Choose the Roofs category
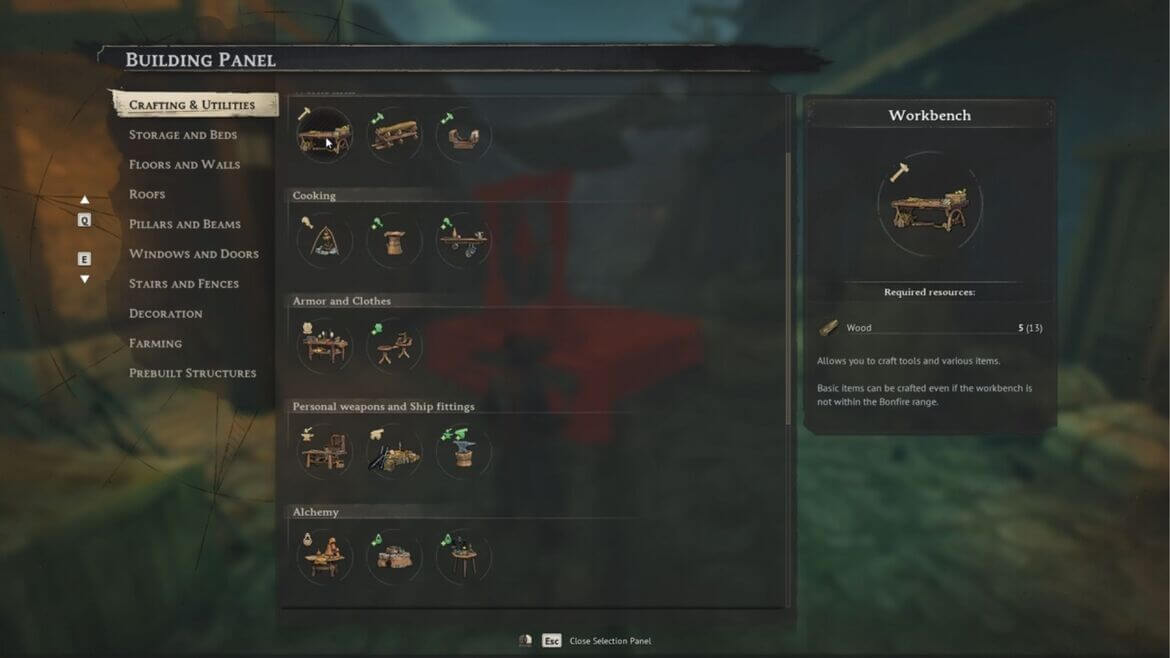Image resolution: width=1170 pixels, height=658 pixels. tap(147, 194)
